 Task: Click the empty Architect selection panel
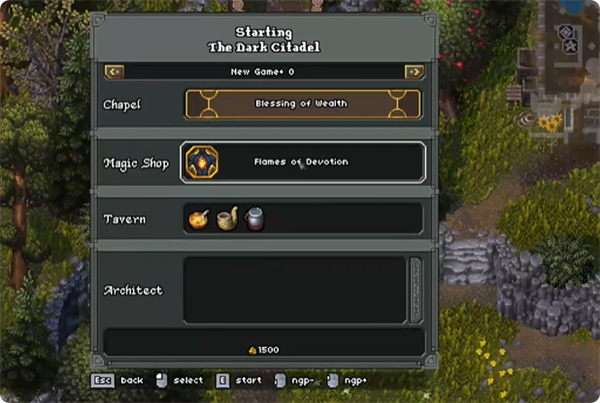(295, 290)
